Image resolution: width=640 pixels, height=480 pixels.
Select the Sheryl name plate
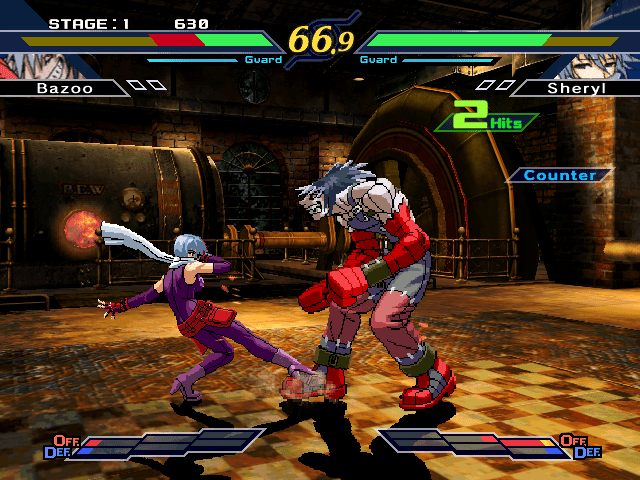coord(574,88)
